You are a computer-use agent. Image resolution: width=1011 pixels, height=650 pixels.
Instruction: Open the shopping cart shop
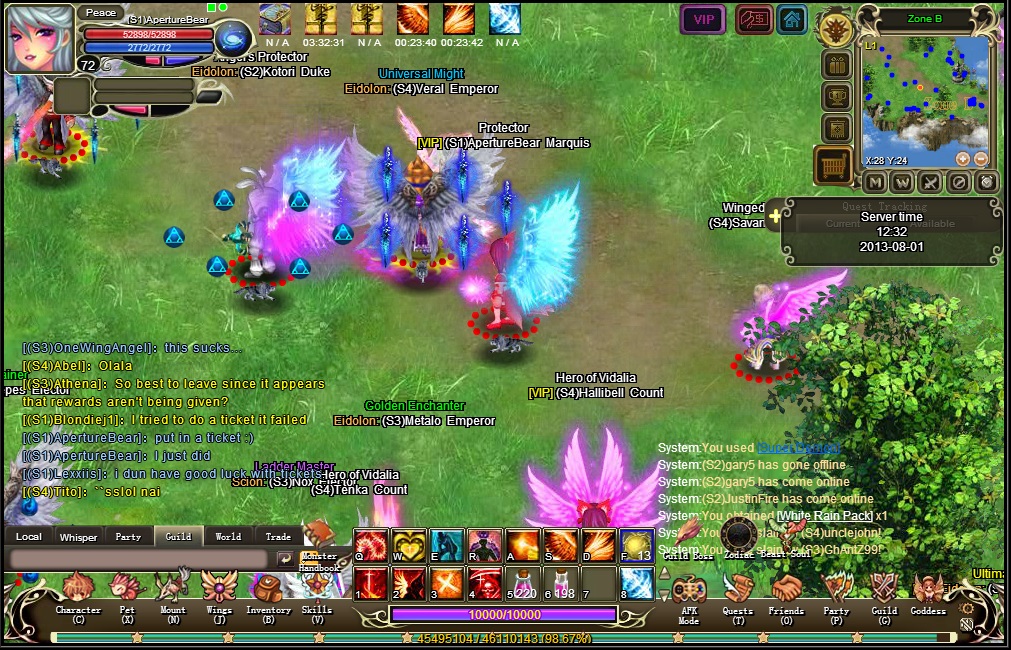[x=833, y=164]
